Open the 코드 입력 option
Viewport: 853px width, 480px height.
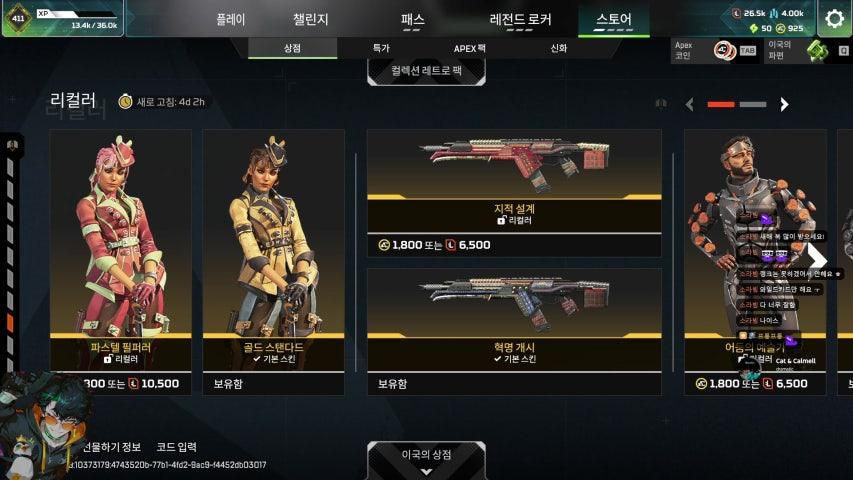(x=174, y=447)
